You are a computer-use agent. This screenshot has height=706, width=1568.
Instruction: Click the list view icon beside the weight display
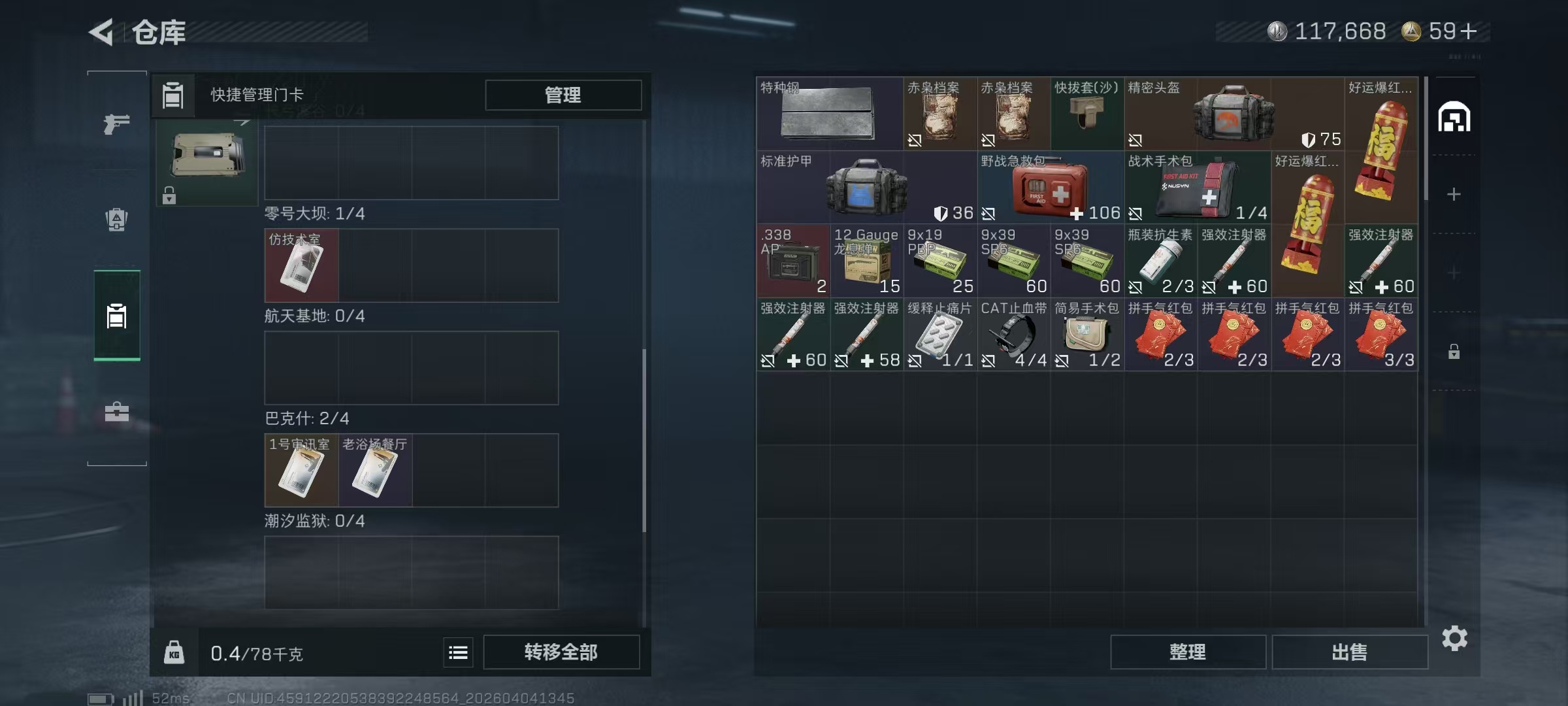(458, 652)
